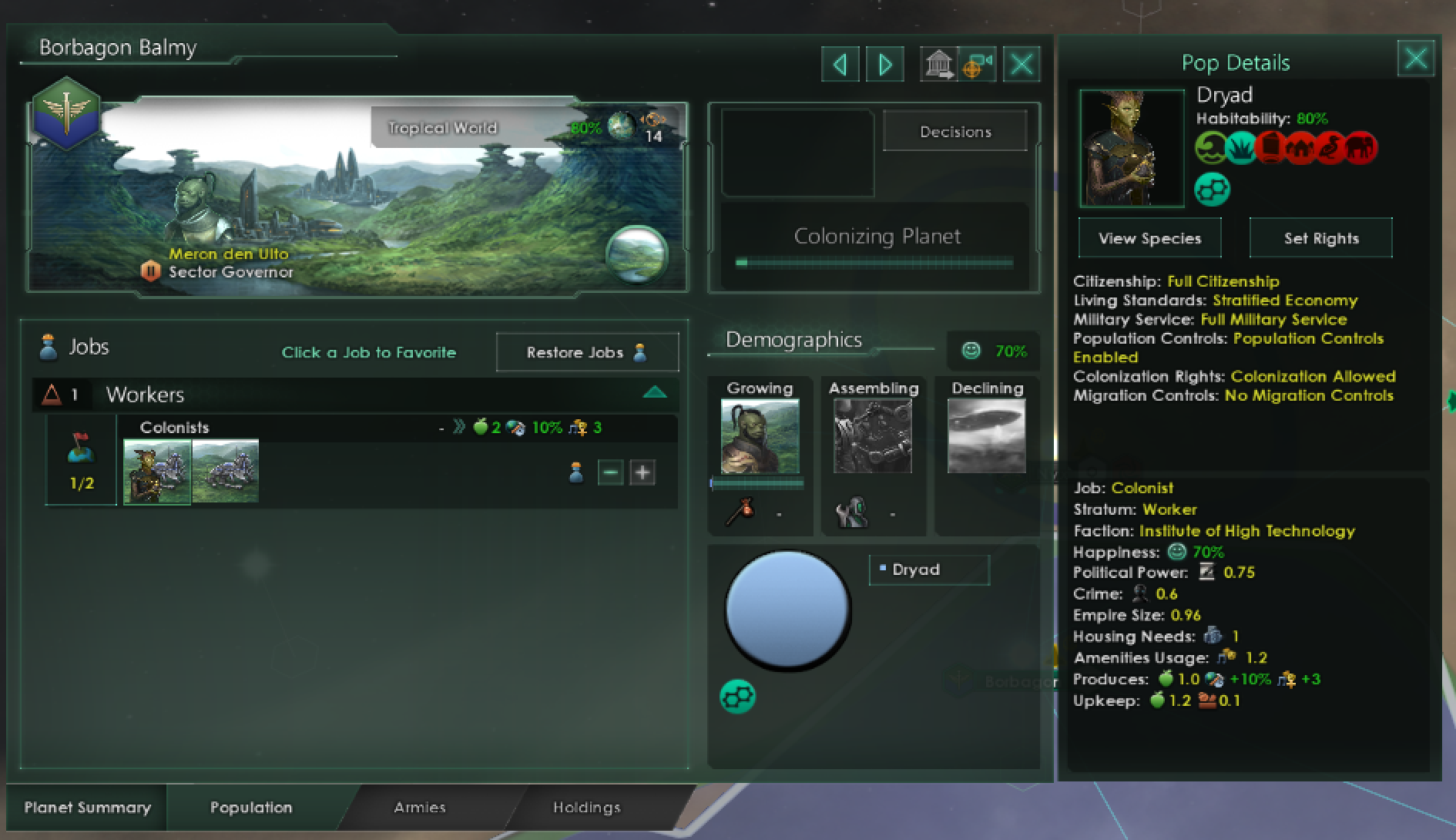Collapse the Workers job category arrow
Image resolution: width=1456 pixels, height=840 pixels.
[x=655, y=393]
